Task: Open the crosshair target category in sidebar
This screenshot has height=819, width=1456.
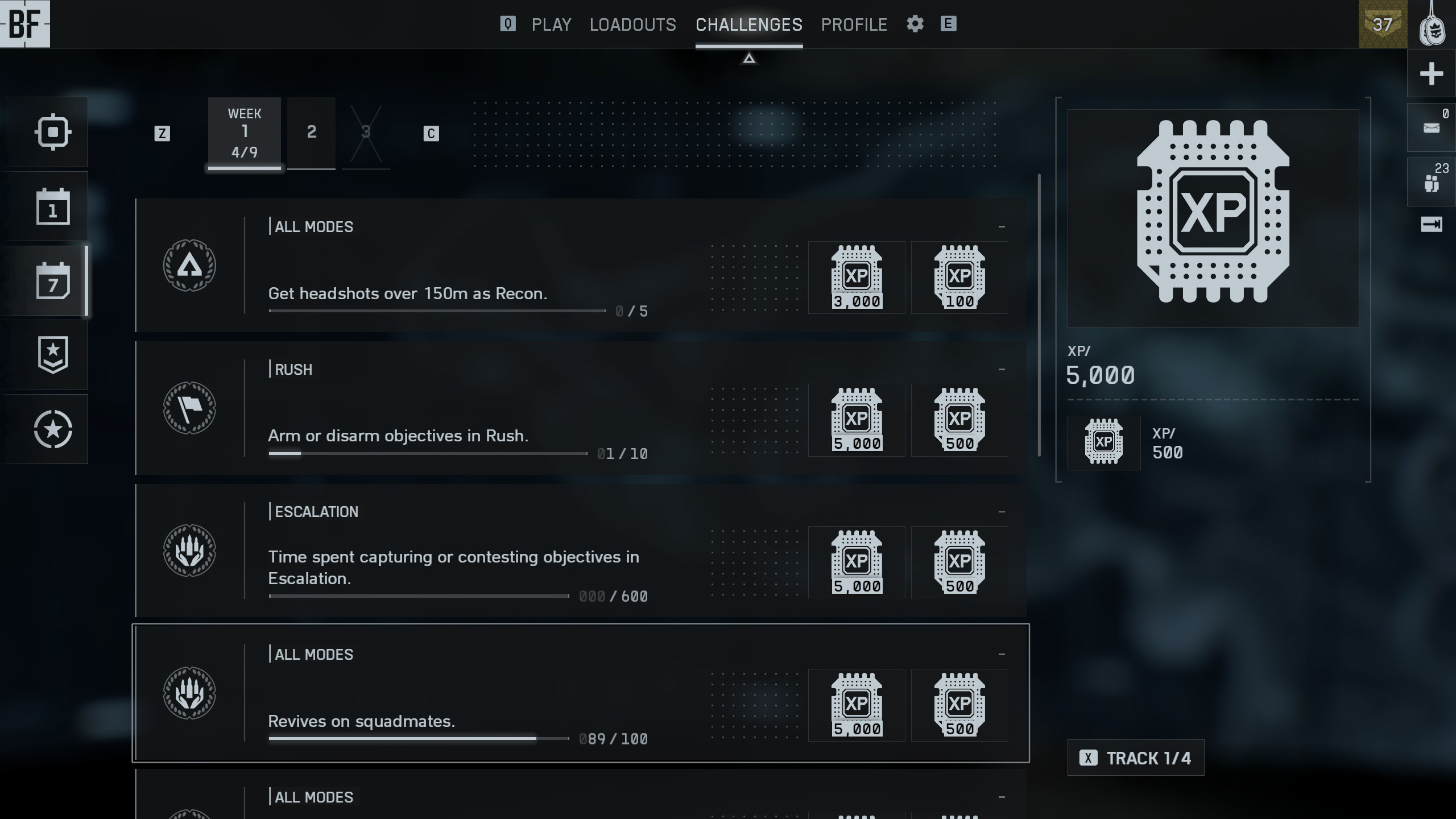Action: tap(52, 132)
